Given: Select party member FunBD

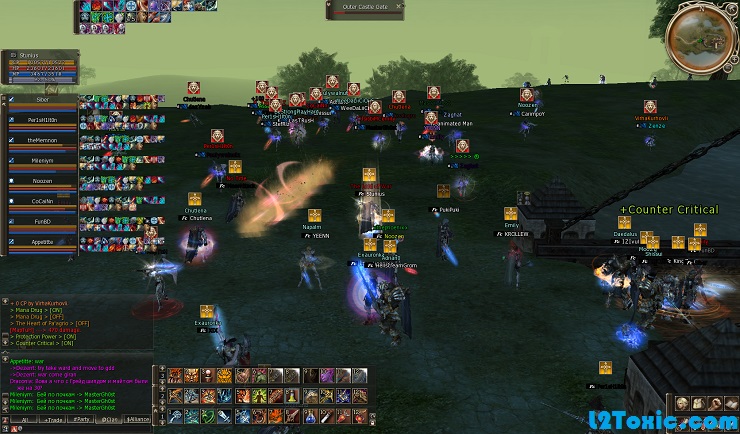Looking at the screenshot, I should tap(42, 222).
